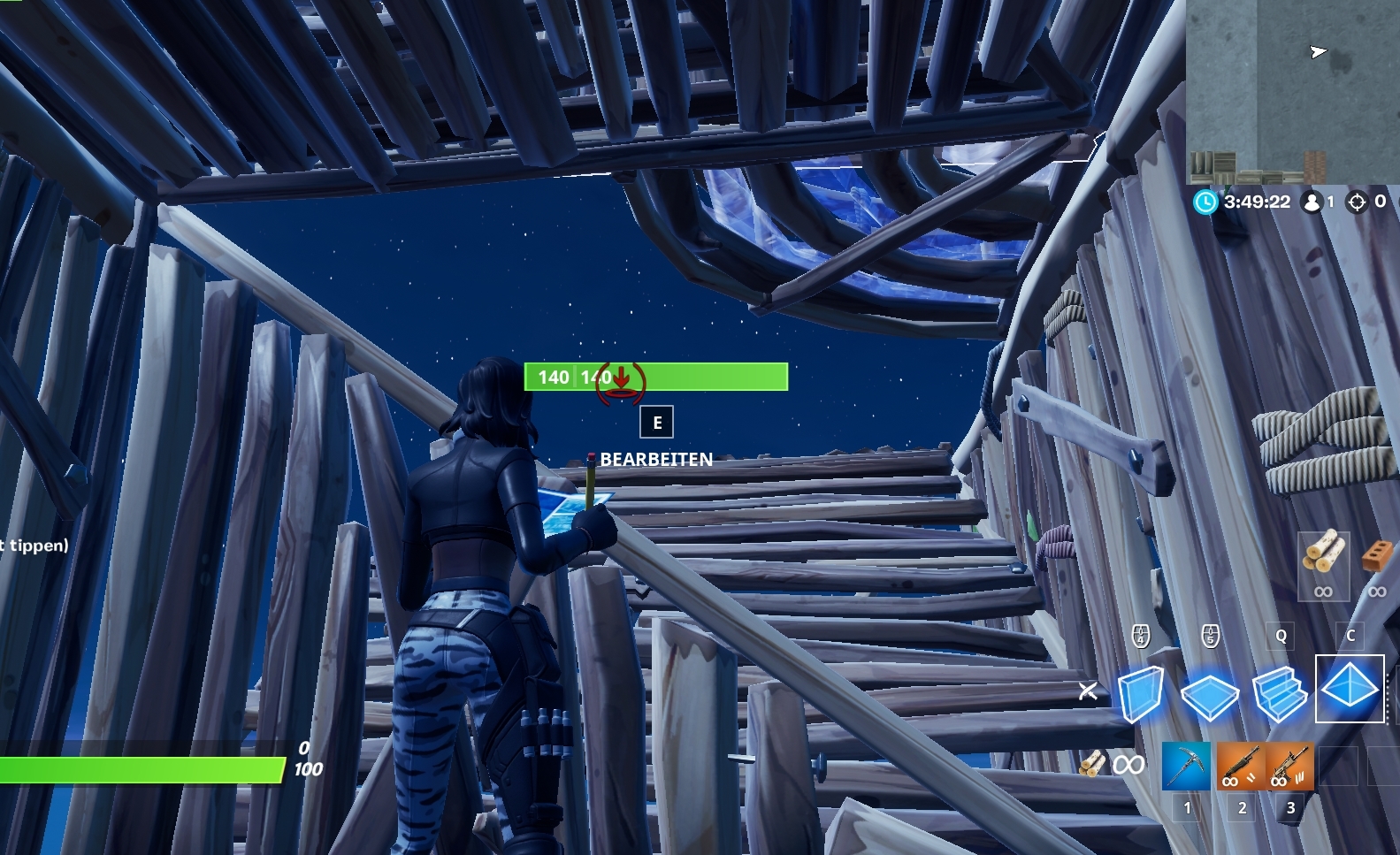1400x855 pixels.
Task: Switch to the wall piece bound to mouse button 4
Action: 1139,635
